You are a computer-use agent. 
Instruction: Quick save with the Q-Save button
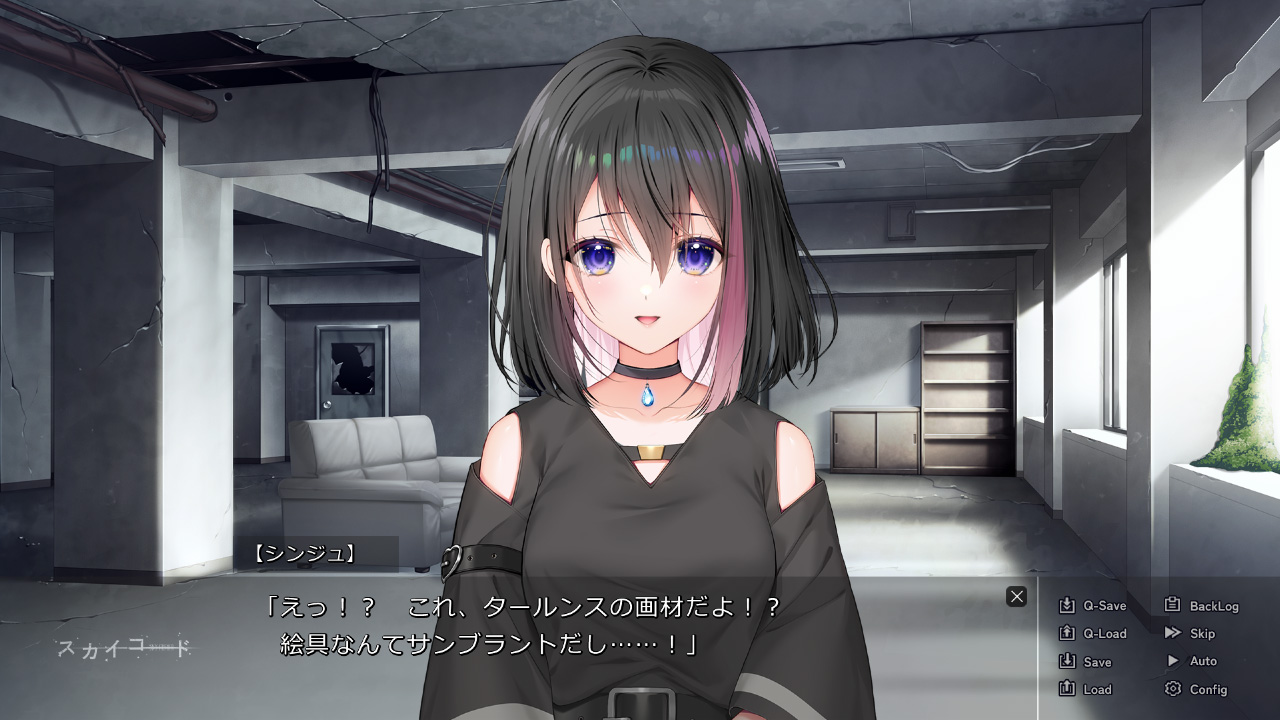pos(1092,606)
